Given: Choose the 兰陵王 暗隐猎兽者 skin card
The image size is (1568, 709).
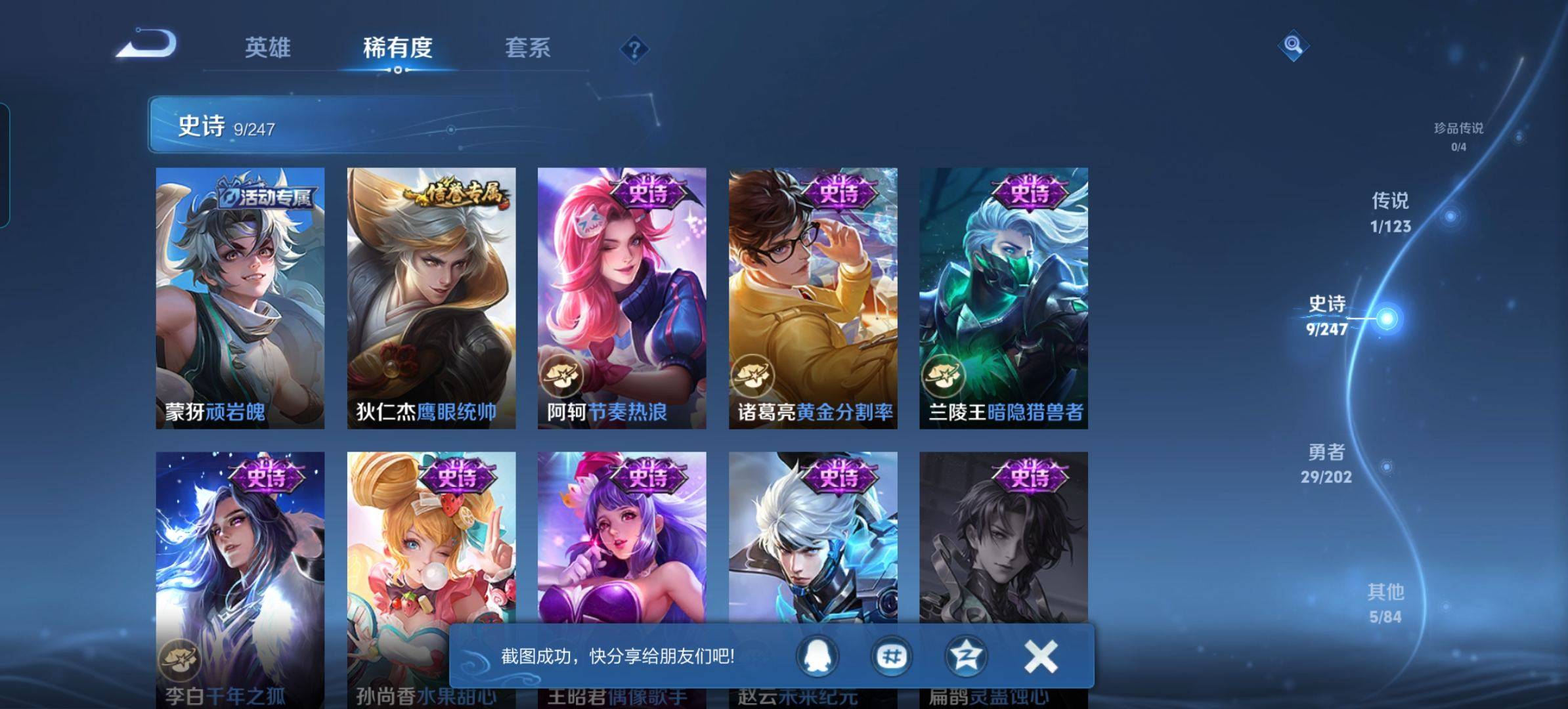Looking at the screenshot, I should 1003,298.
